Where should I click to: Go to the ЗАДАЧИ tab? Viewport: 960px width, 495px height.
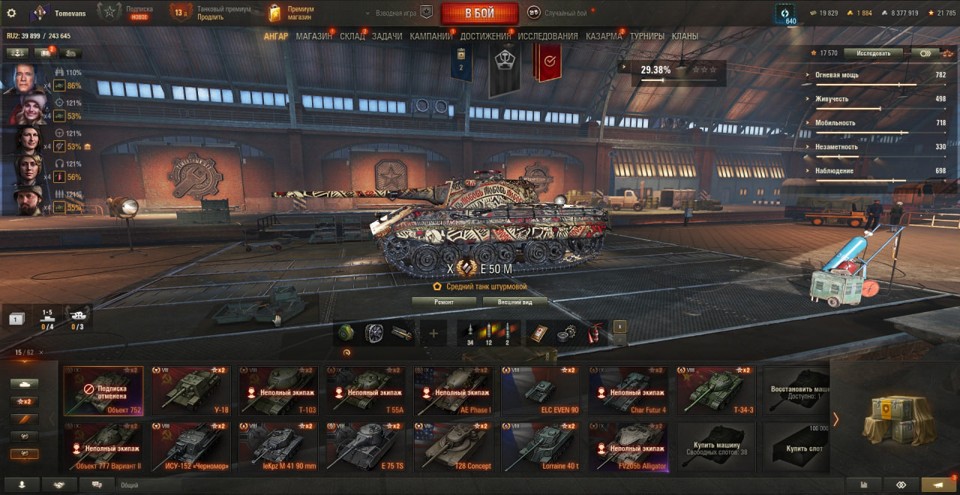387,36
